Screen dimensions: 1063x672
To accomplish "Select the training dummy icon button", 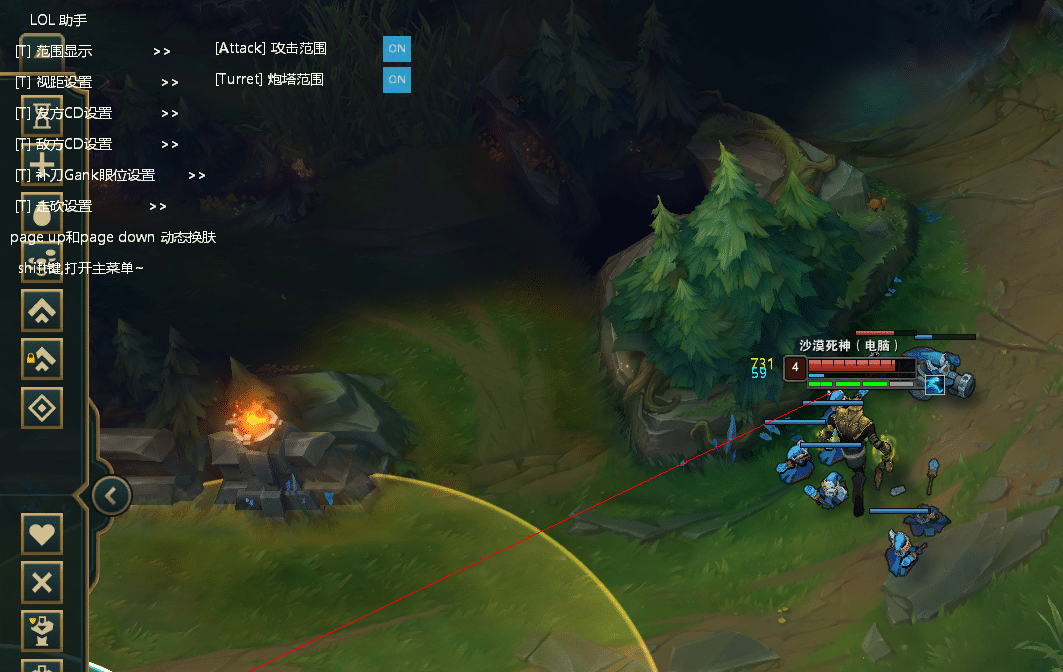I will pyautogui.click(x=42, y=630).
